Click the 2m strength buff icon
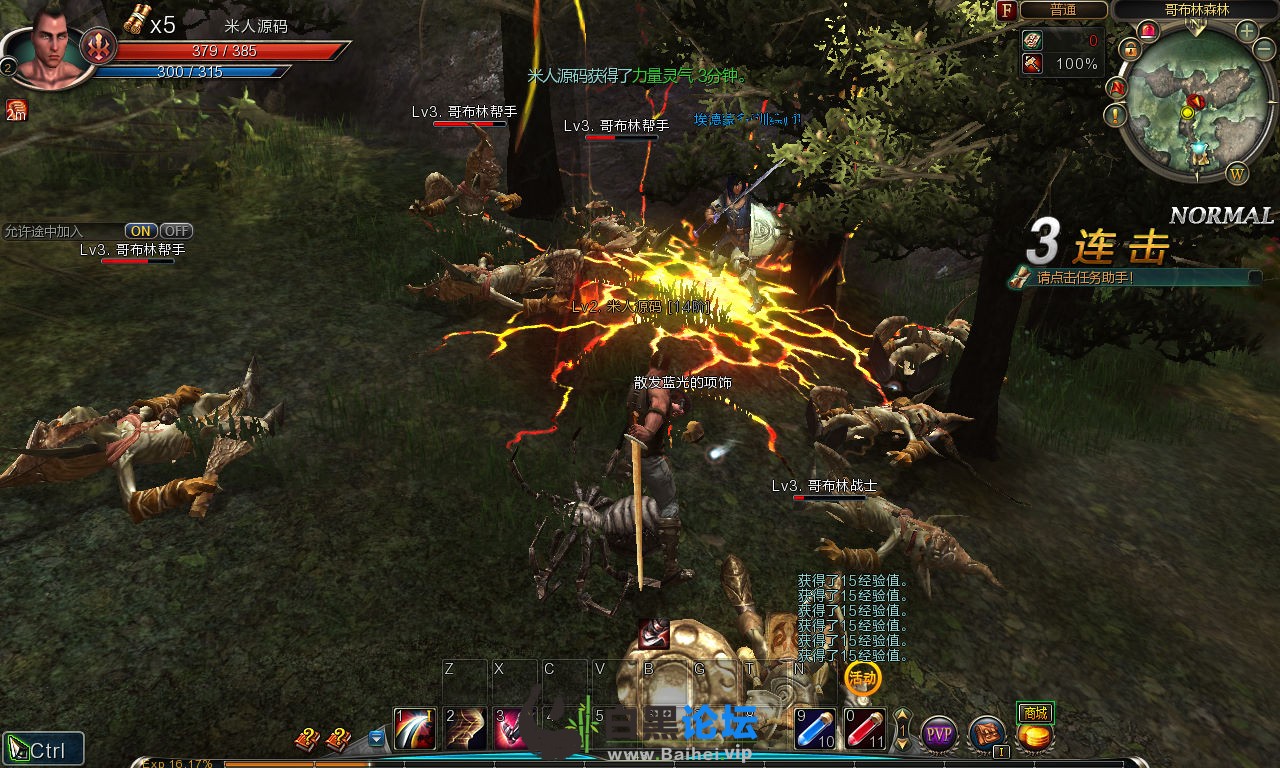 pyautogui.click(x=16, y=110)
